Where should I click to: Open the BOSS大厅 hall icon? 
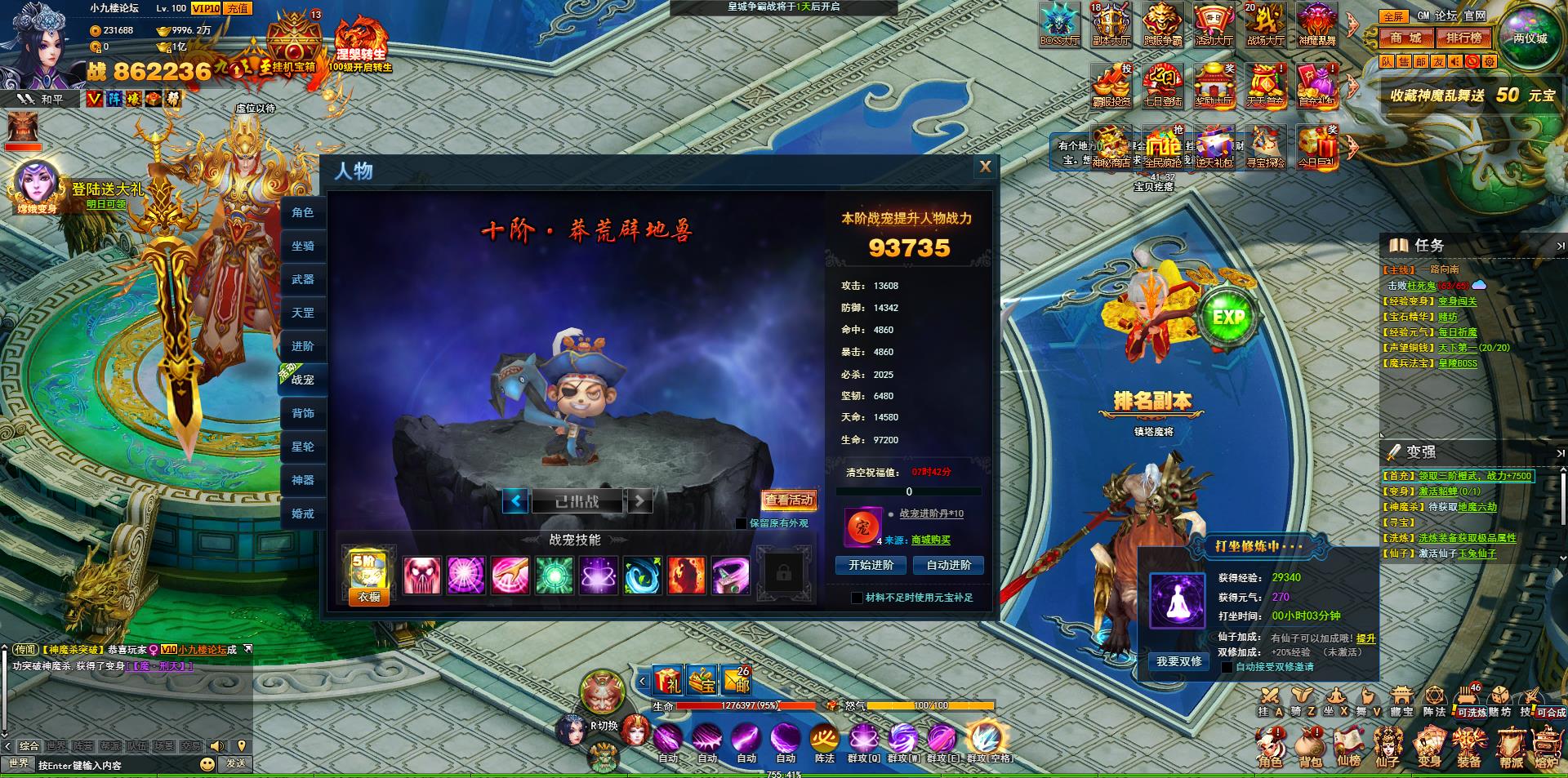(x=1060, y=24)
